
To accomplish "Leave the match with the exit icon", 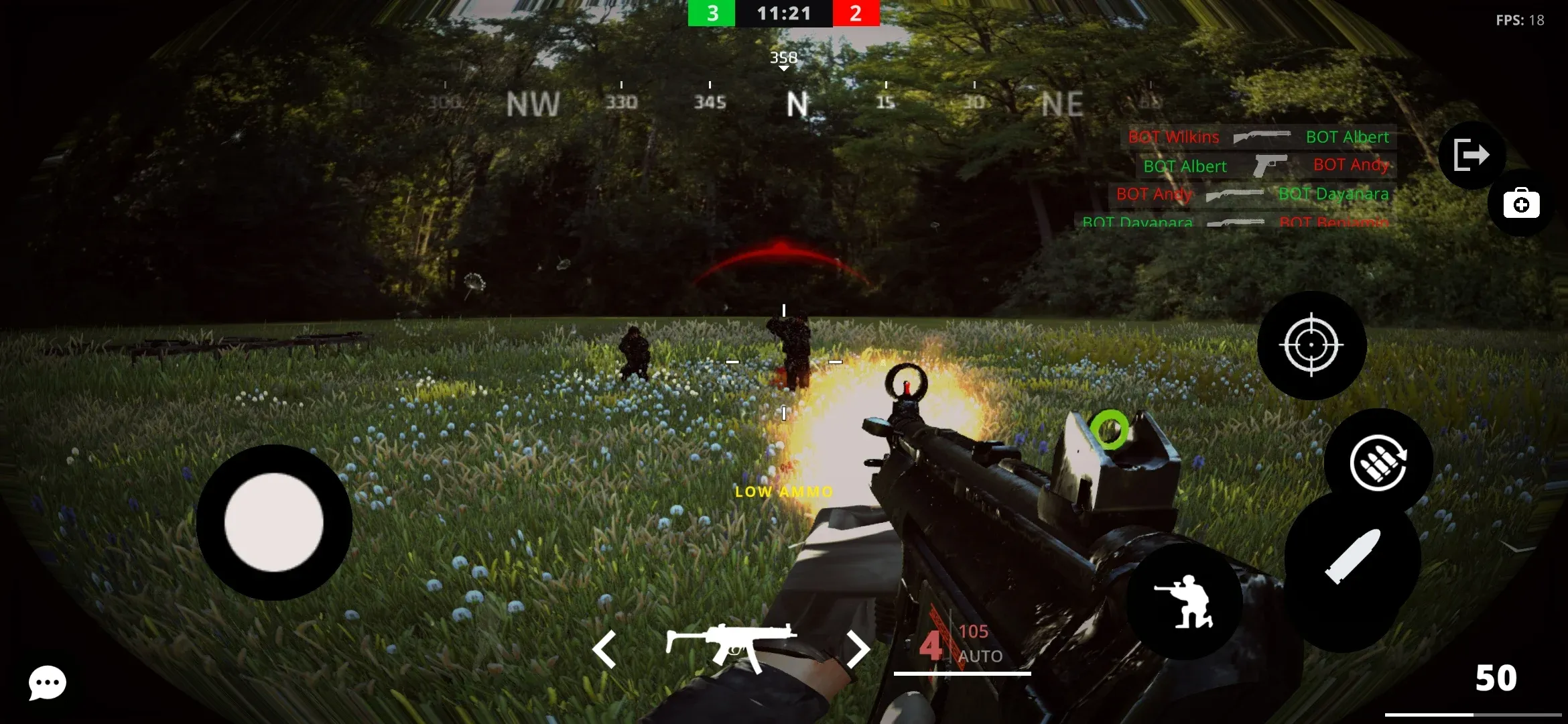I will pos(1472,155).
